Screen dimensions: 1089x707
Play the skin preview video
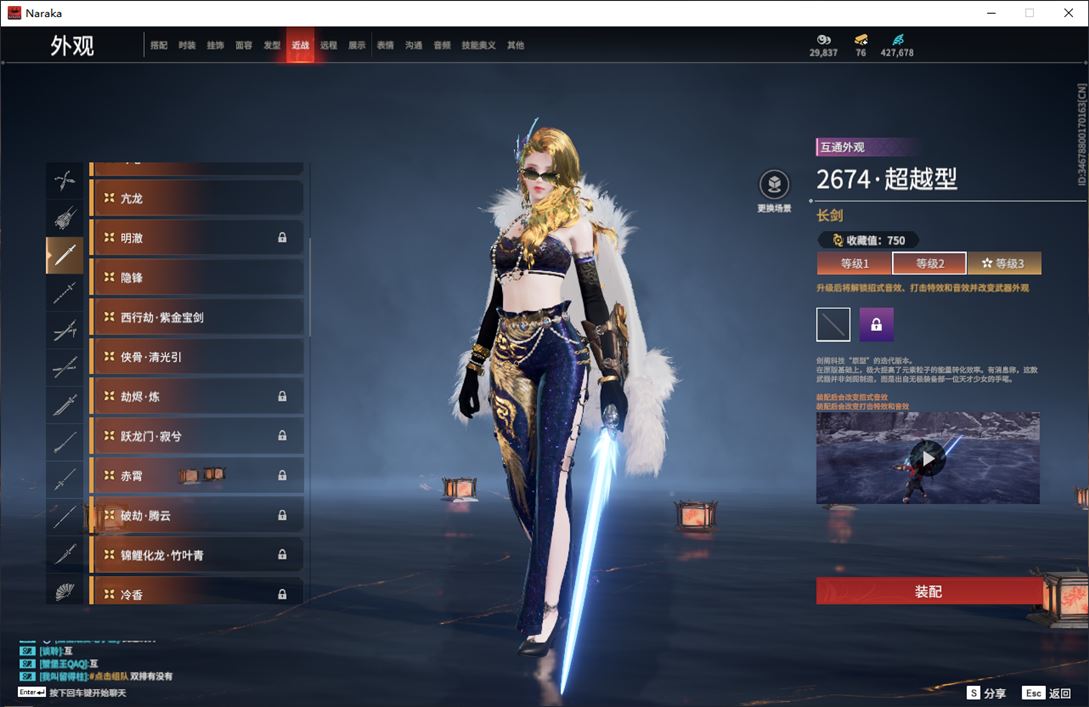pyautogui.click(x=928, y=458)
